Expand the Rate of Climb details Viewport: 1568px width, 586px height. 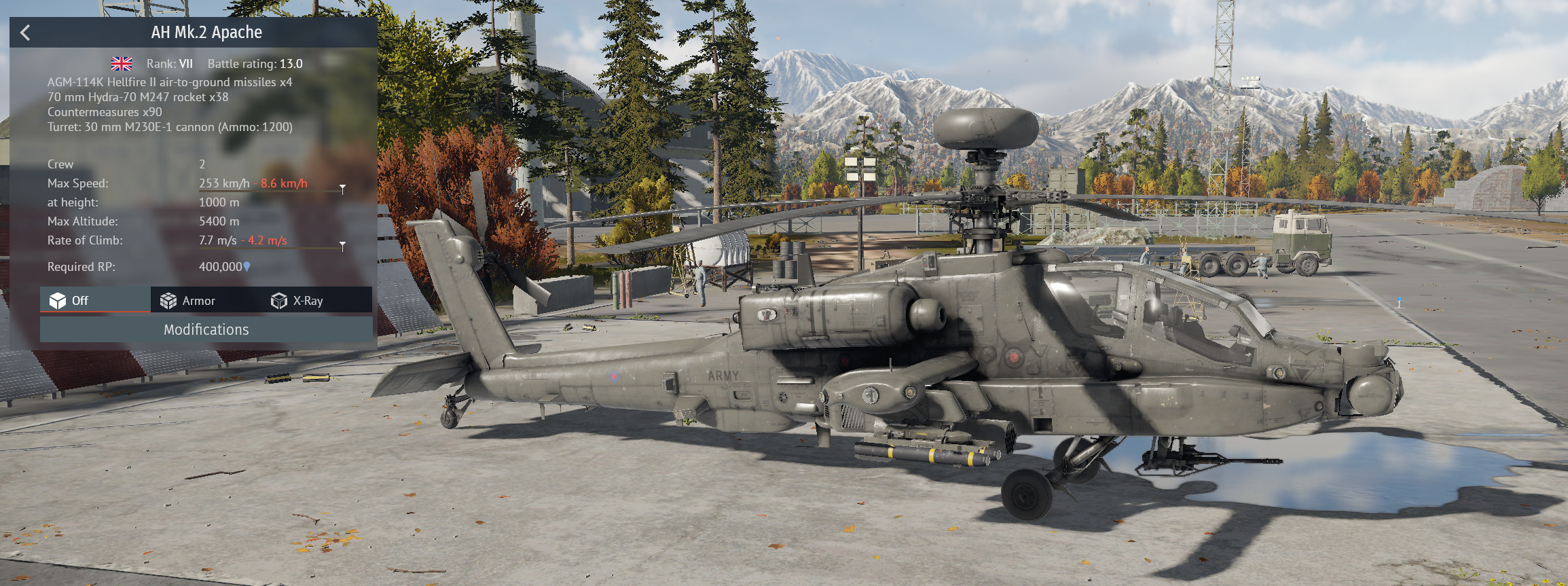point(342,245)
